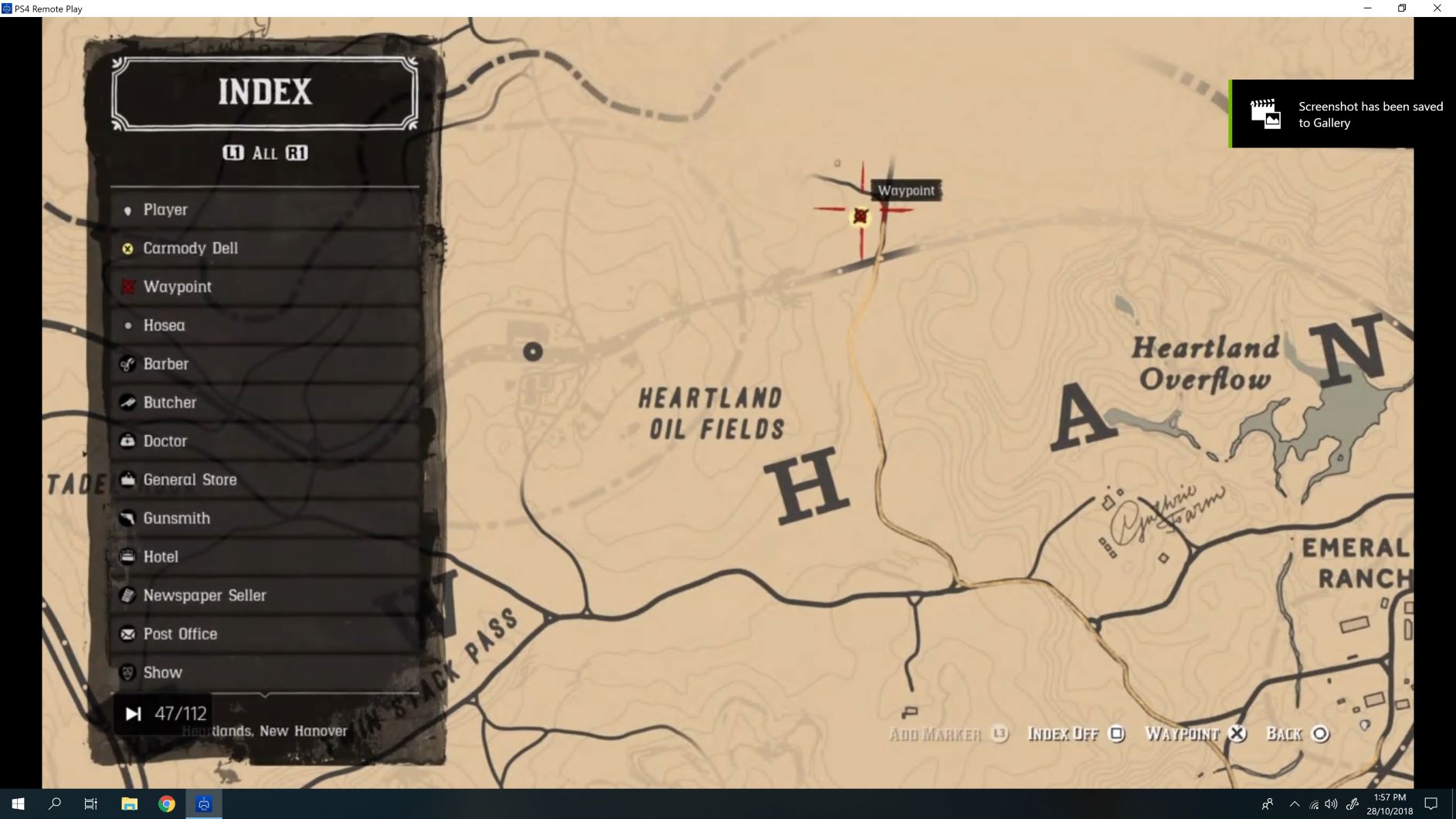This screenshot has height=819, width=1456.
Task: Click the yellow Carmody Dell marker icon
Action: tap(127, 247)
